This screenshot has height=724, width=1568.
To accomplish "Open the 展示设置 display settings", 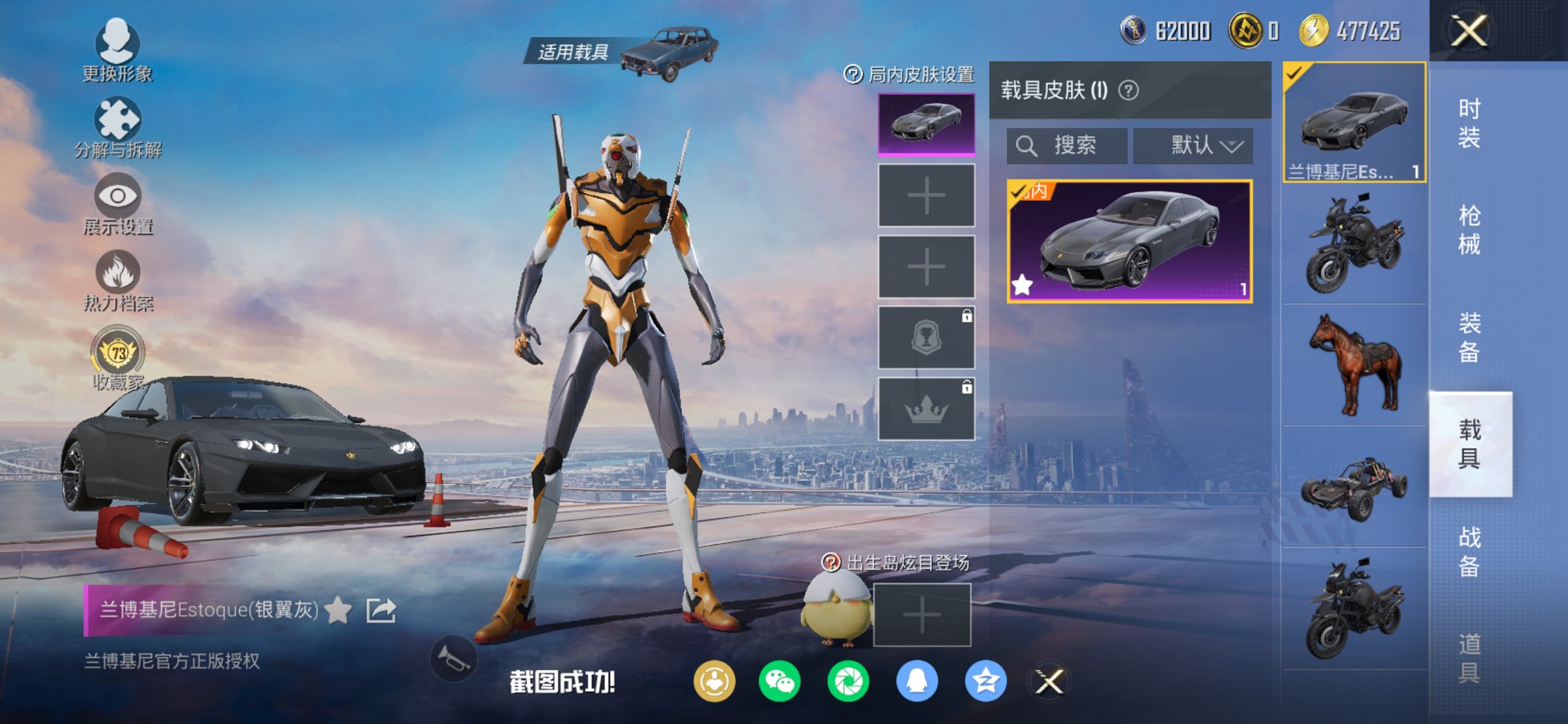I will click(x=117, y=202).
